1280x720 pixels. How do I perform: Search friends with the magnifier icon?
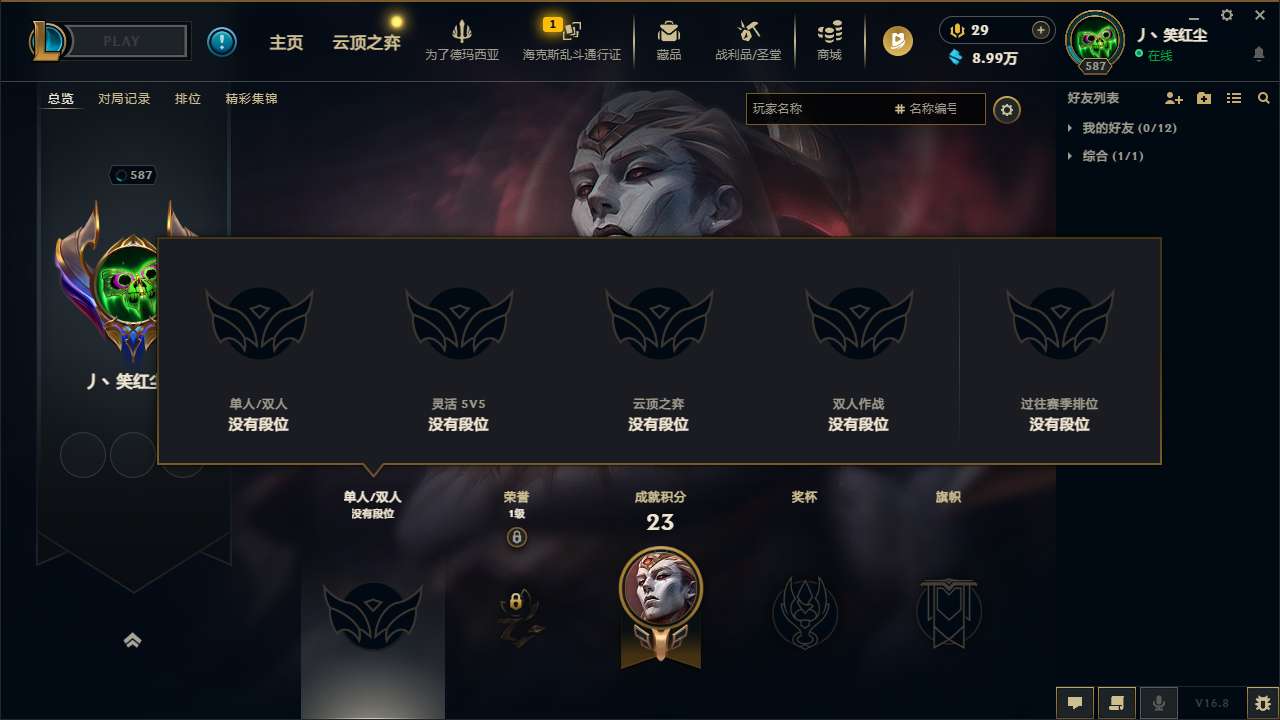point(1263,98)
